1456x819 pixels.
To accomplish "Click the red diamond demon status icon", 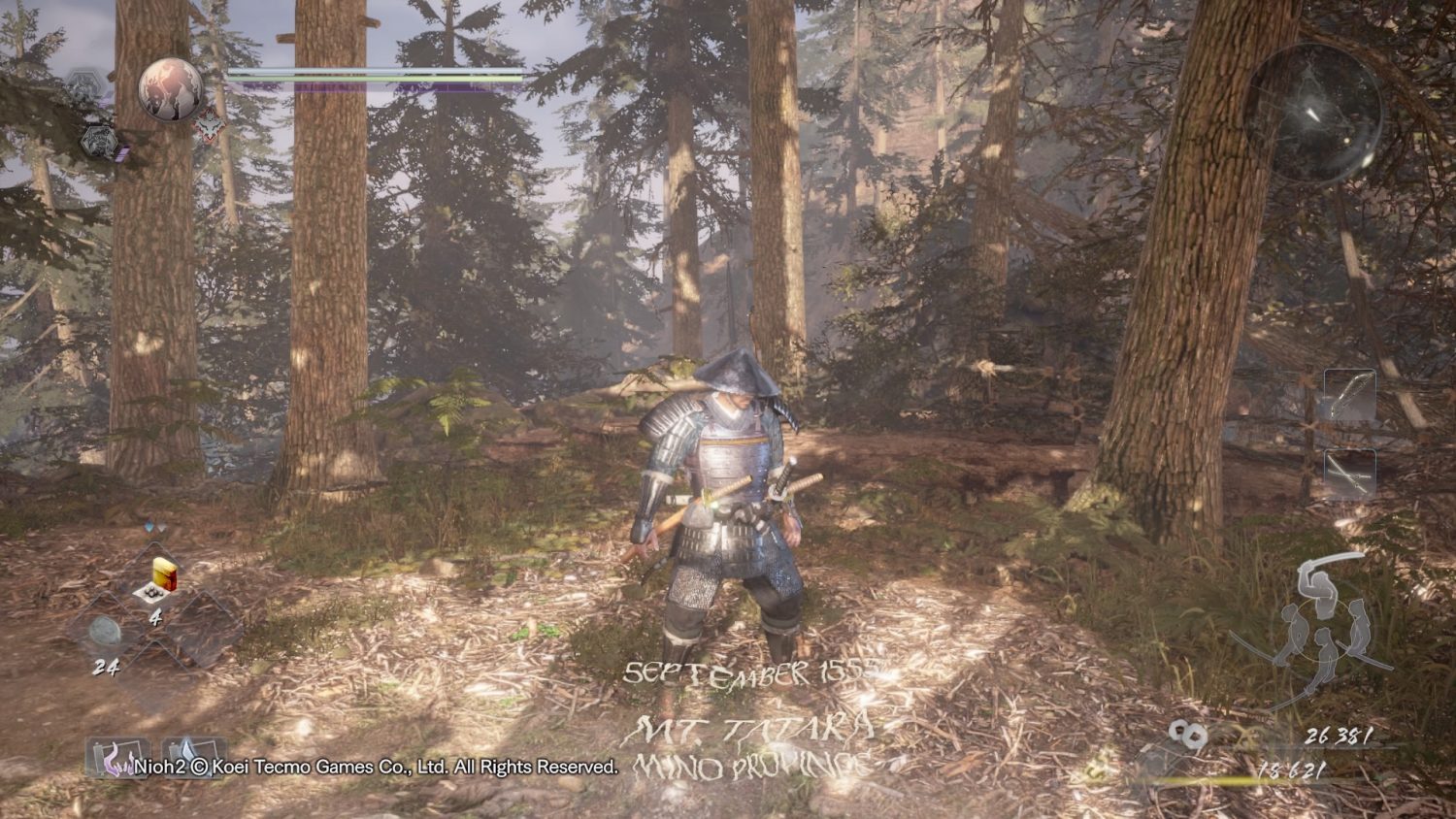I will point(210,125).
